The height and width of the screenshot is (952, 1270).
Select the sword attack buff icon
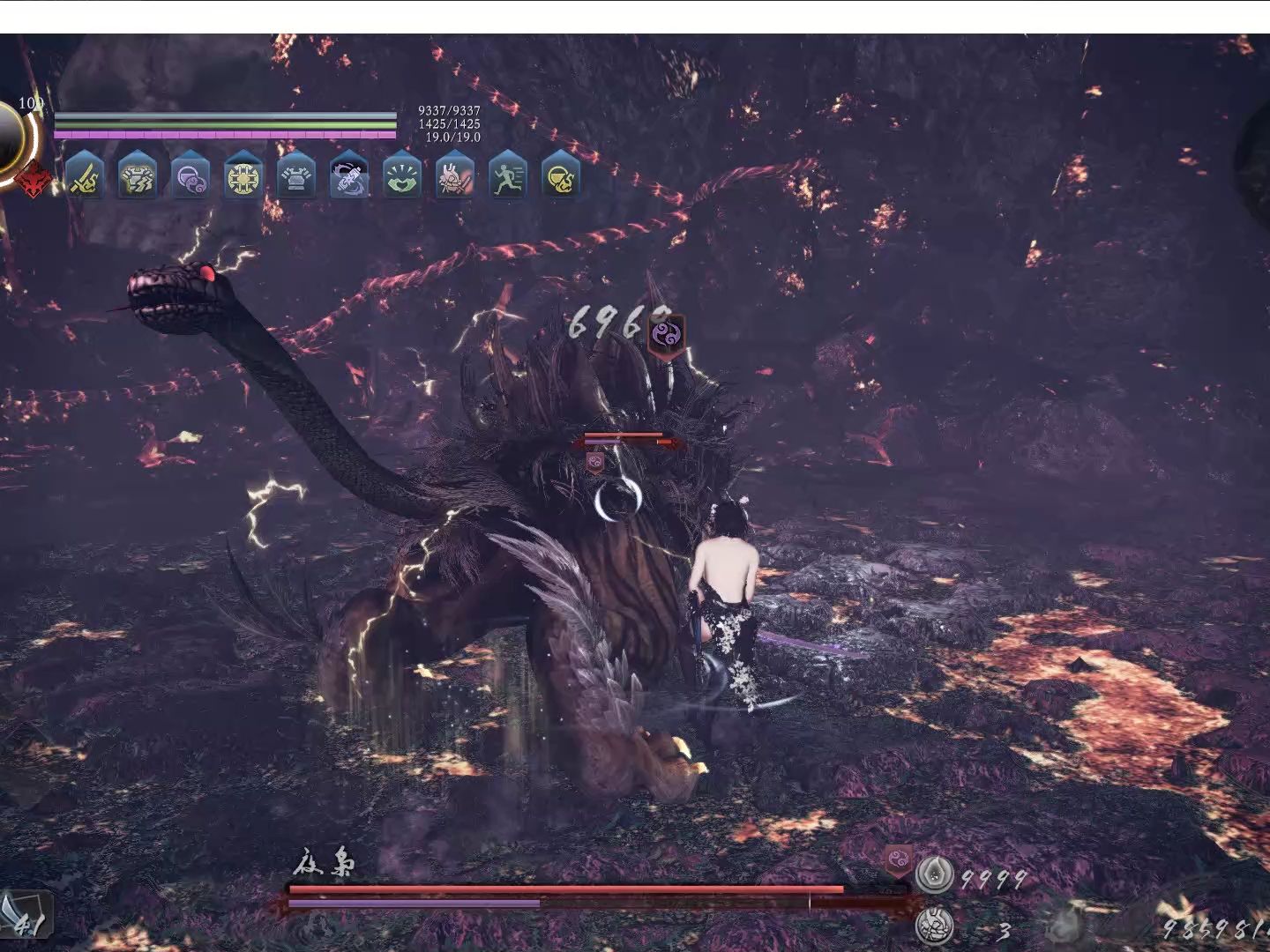coord(85,174)
